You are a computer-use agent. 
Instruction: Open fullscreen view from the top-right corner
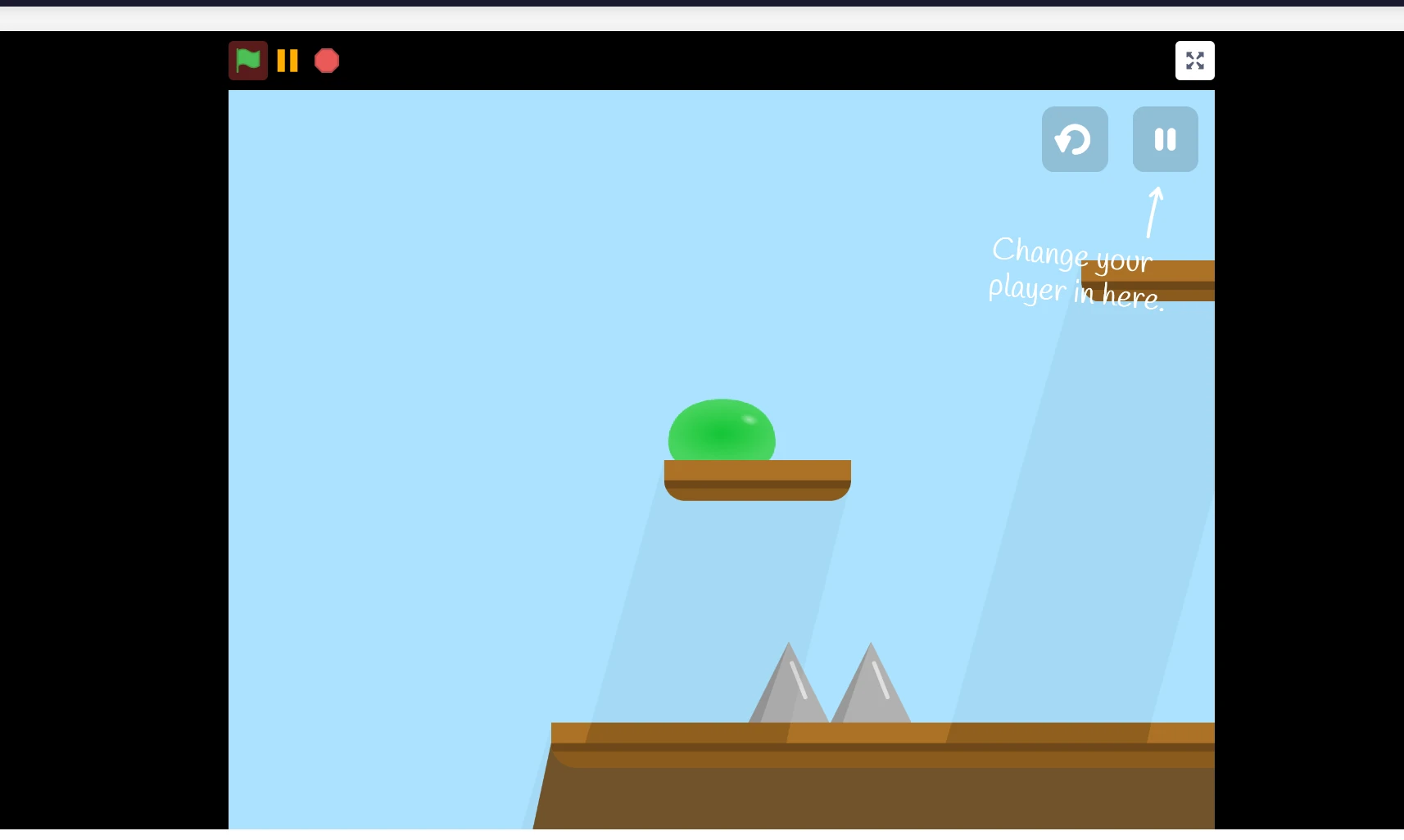(x=1193, y=60)
